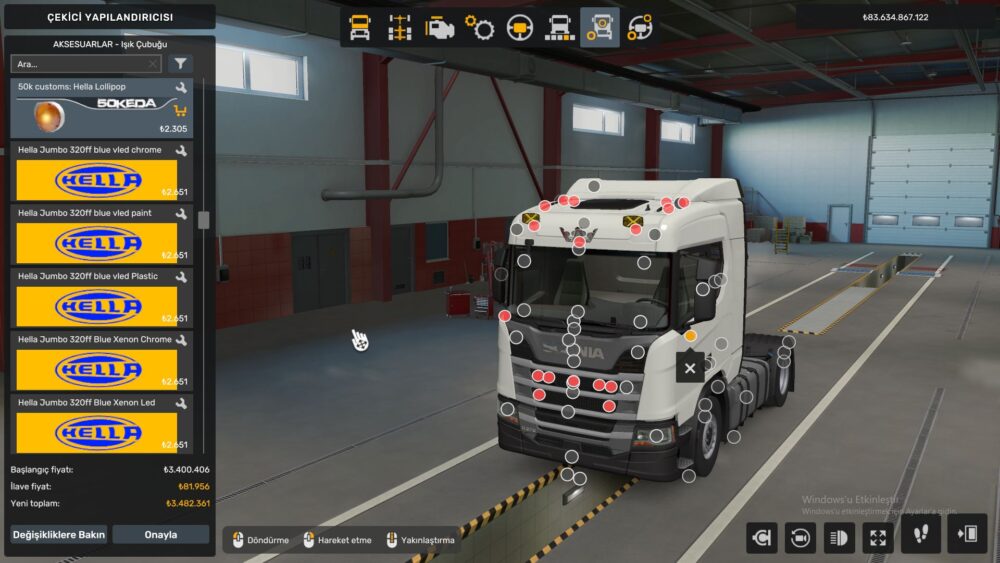Switch to the steering wheel interior tab

coord(519,28)
